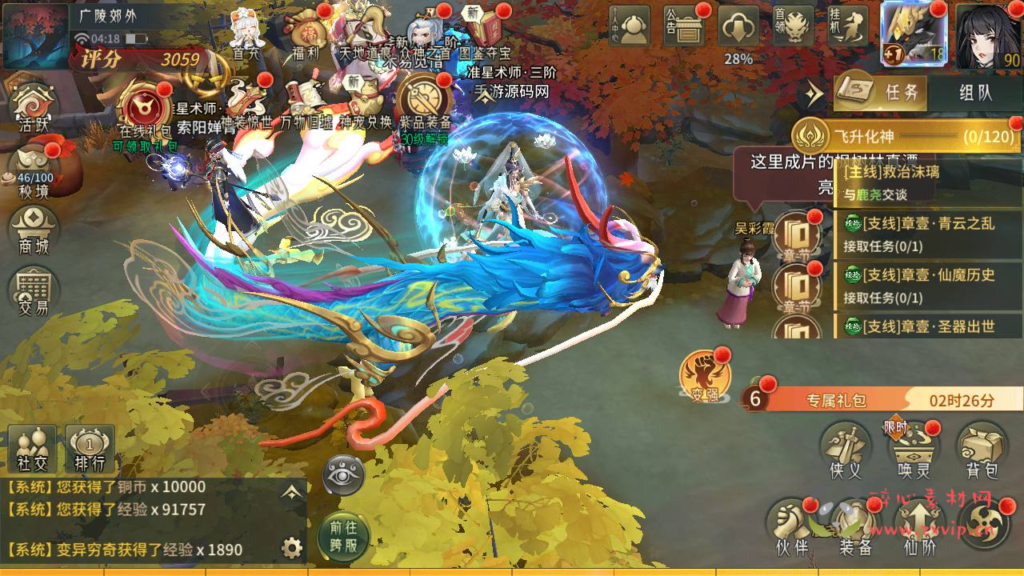Screen dimensions: 1024x576
Task: Open the 社交 social menu
Action: [32, 446]
